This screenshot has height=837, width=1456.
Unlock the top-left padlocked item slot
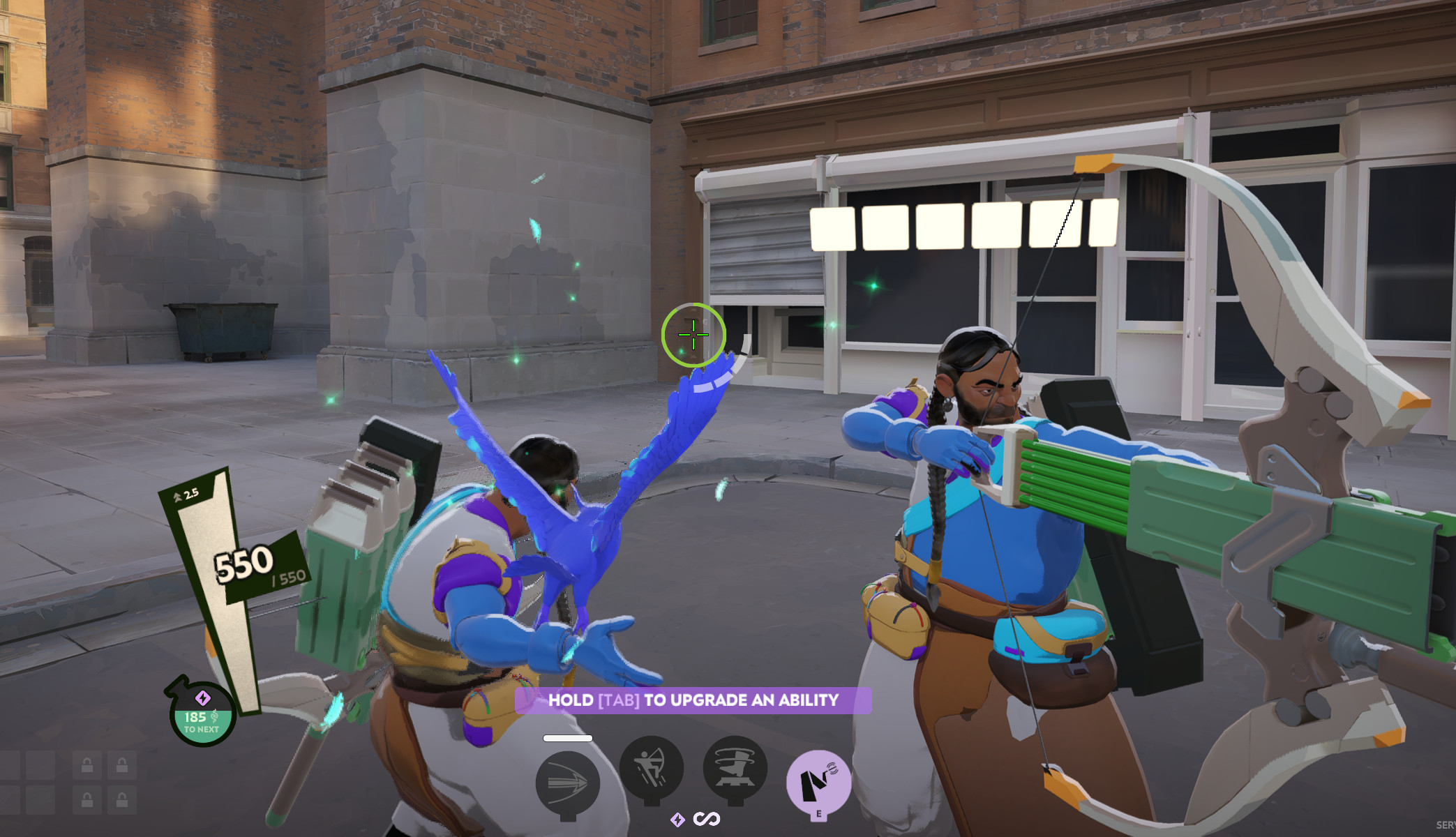click(87, 765)
